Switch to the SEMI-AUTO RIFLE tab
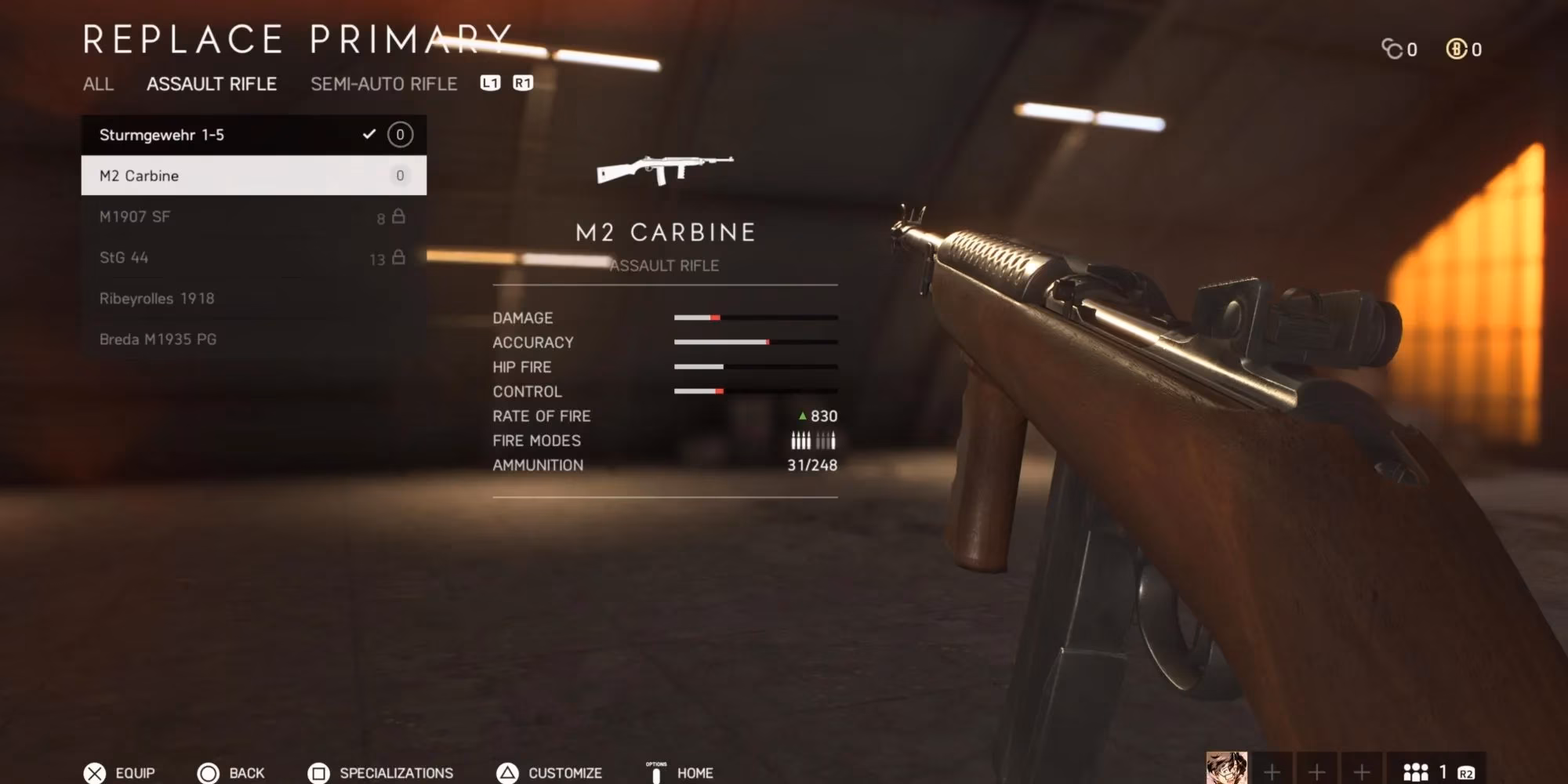The image size is (1568, 784). coord(383,84)
